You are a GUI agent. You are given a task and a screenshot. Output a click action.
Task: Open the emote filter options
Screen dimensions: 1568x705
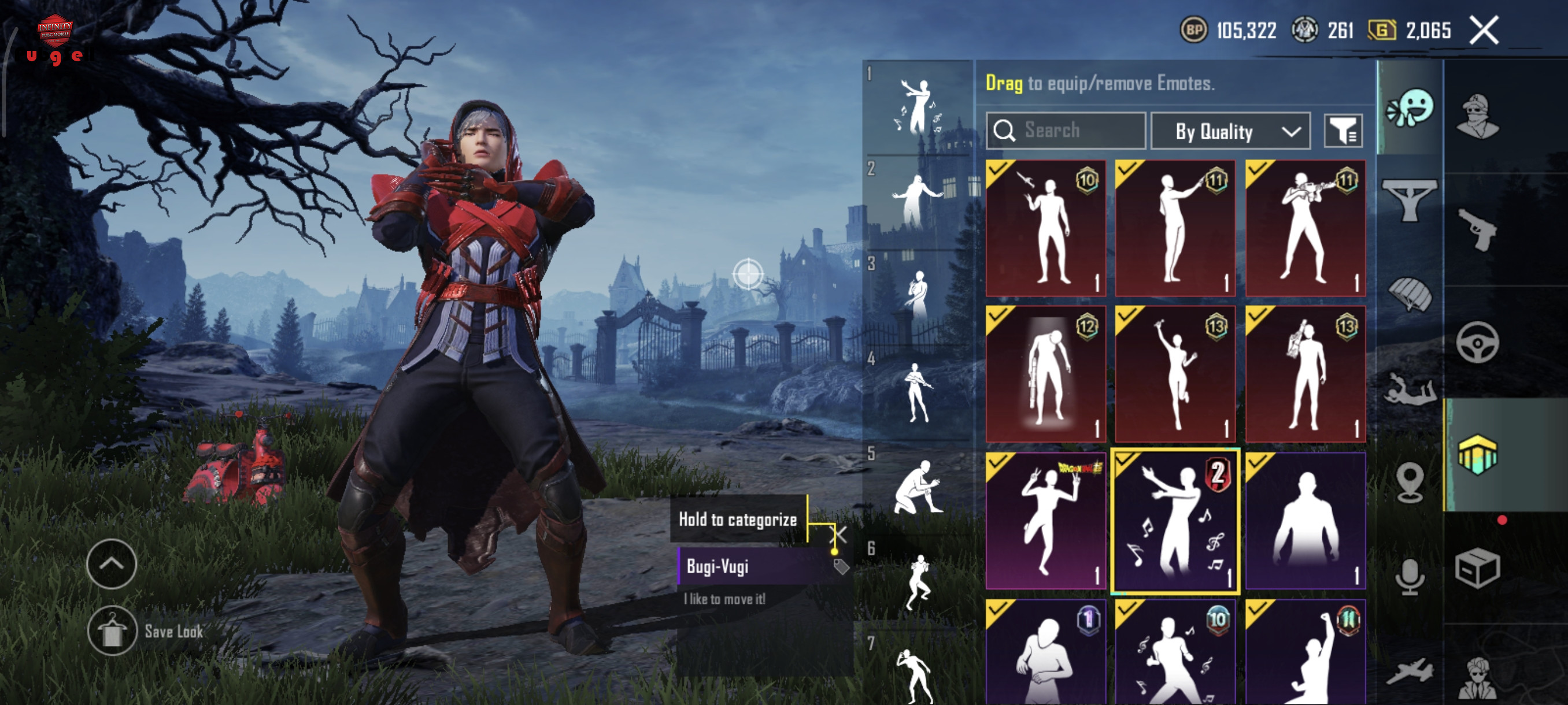pyautogui.click(x=1343, y=131)
